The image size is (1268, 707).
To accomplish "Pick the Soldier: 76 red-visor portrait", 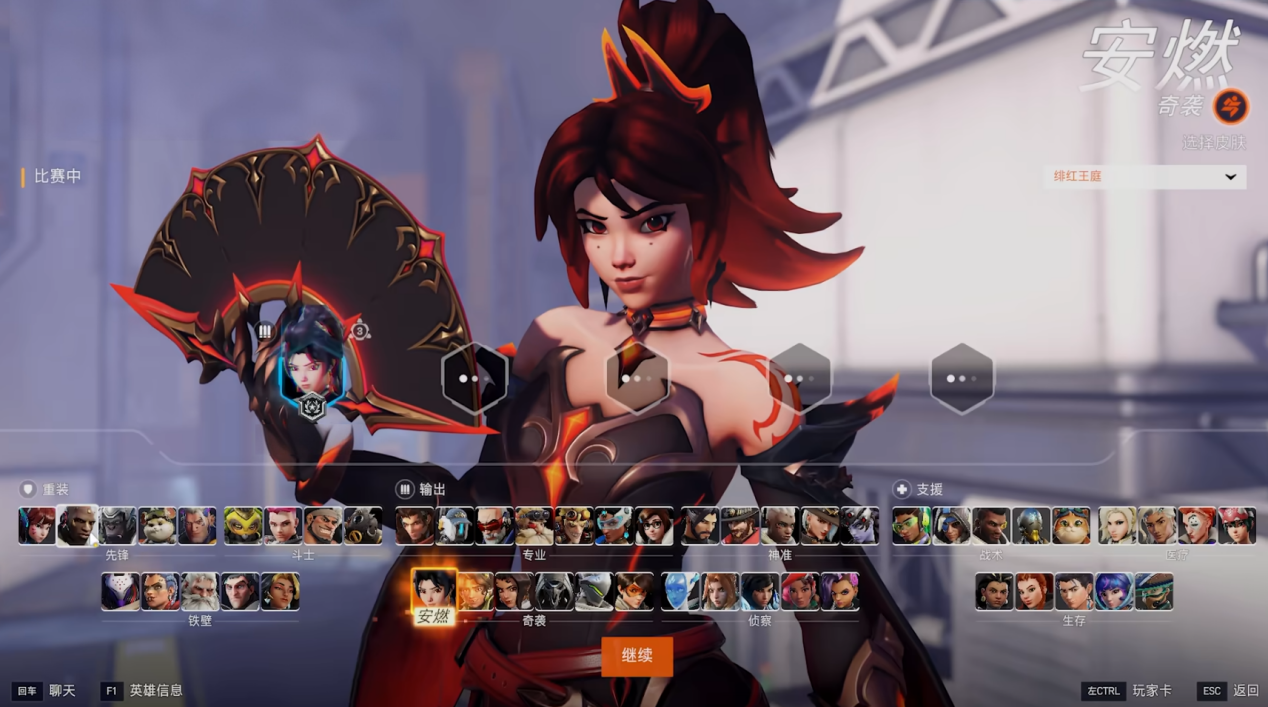I will [x=494, y=526].
